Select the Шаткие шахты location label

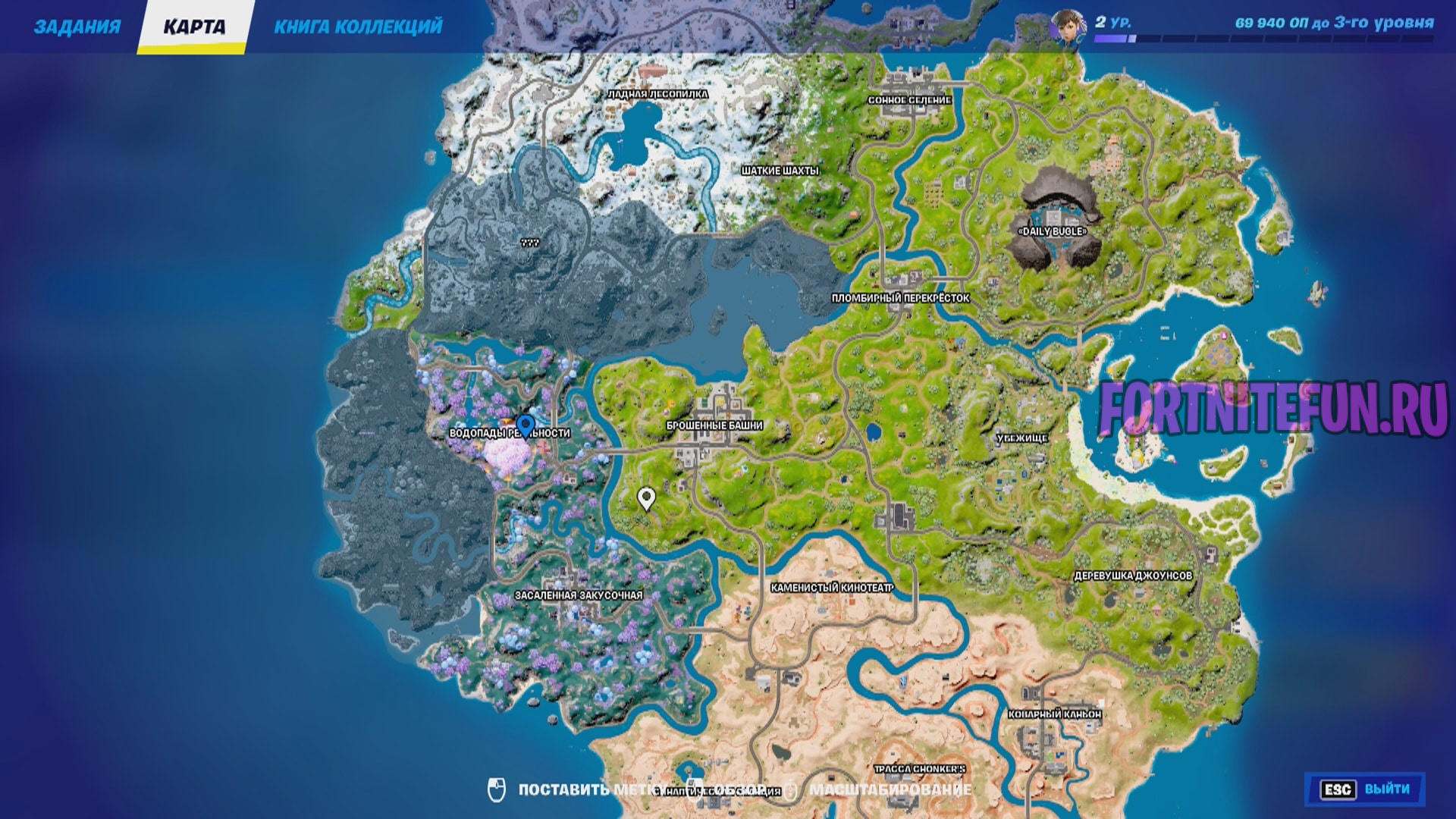tap(780, 171)
